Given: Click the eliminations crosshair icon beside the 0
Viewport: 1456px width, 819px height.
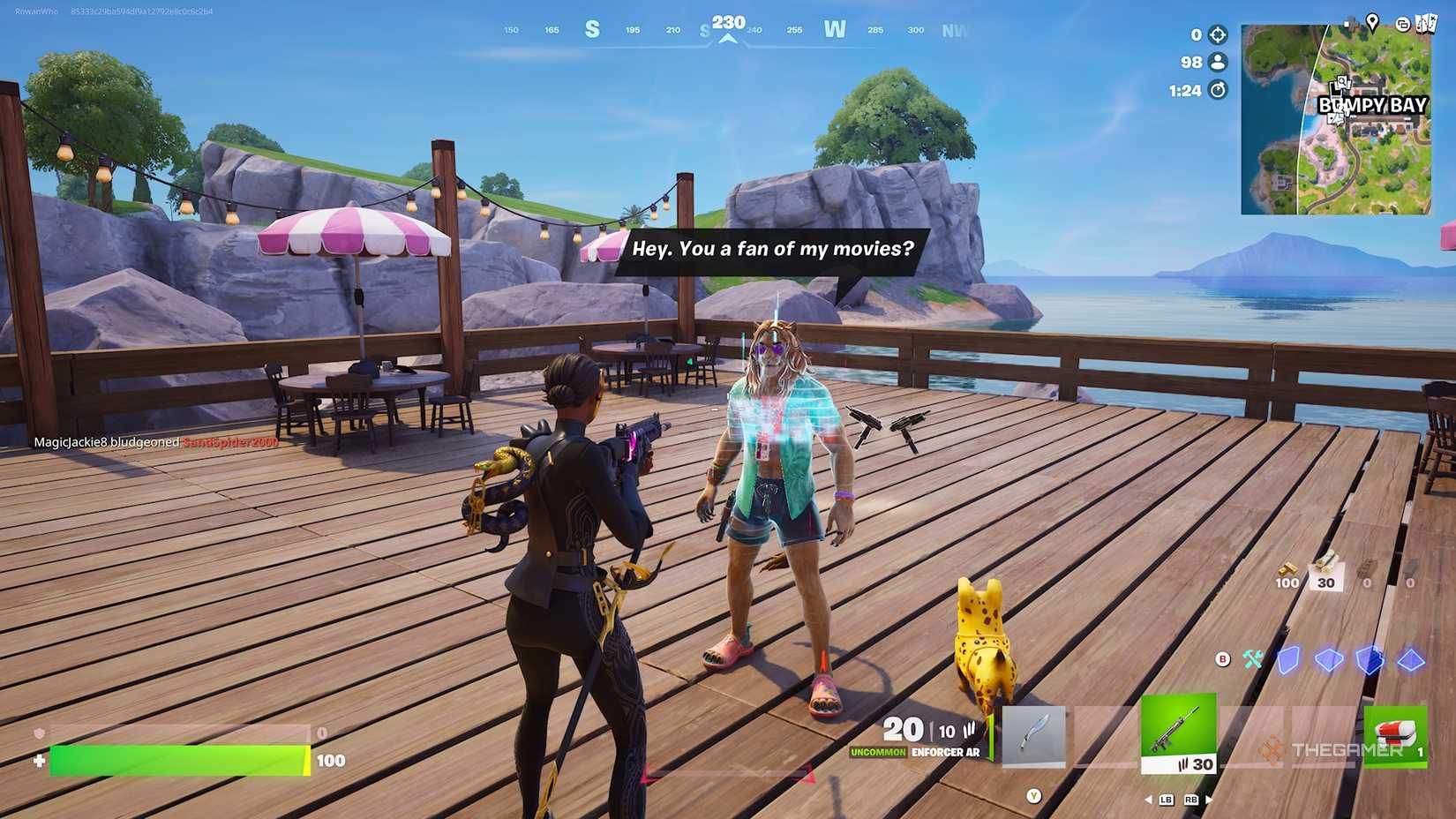Looking at the screenshot, I should coord(1218,36).
